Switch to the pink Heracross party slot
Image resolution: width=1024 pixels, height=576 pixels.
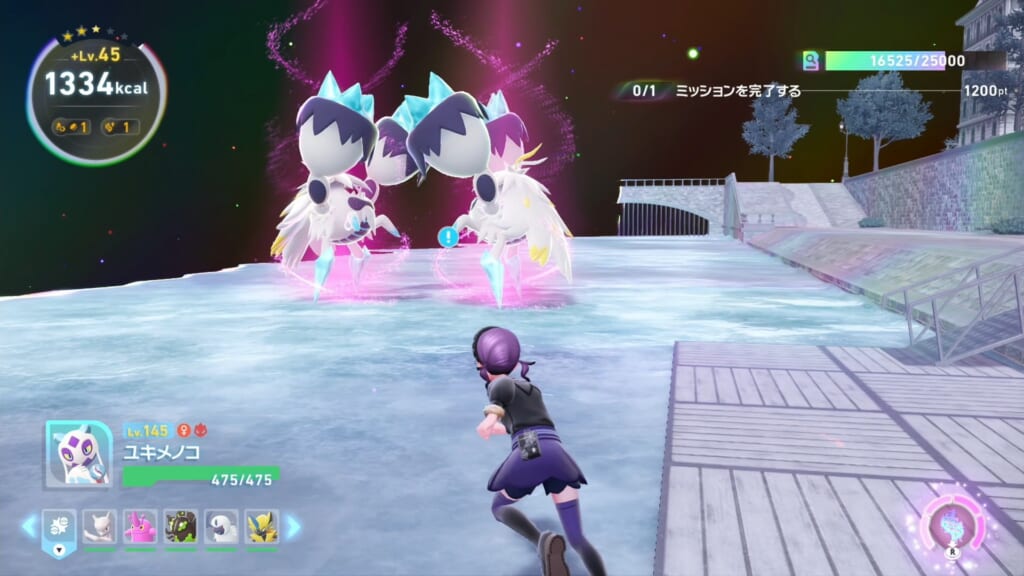click(140, 526)
